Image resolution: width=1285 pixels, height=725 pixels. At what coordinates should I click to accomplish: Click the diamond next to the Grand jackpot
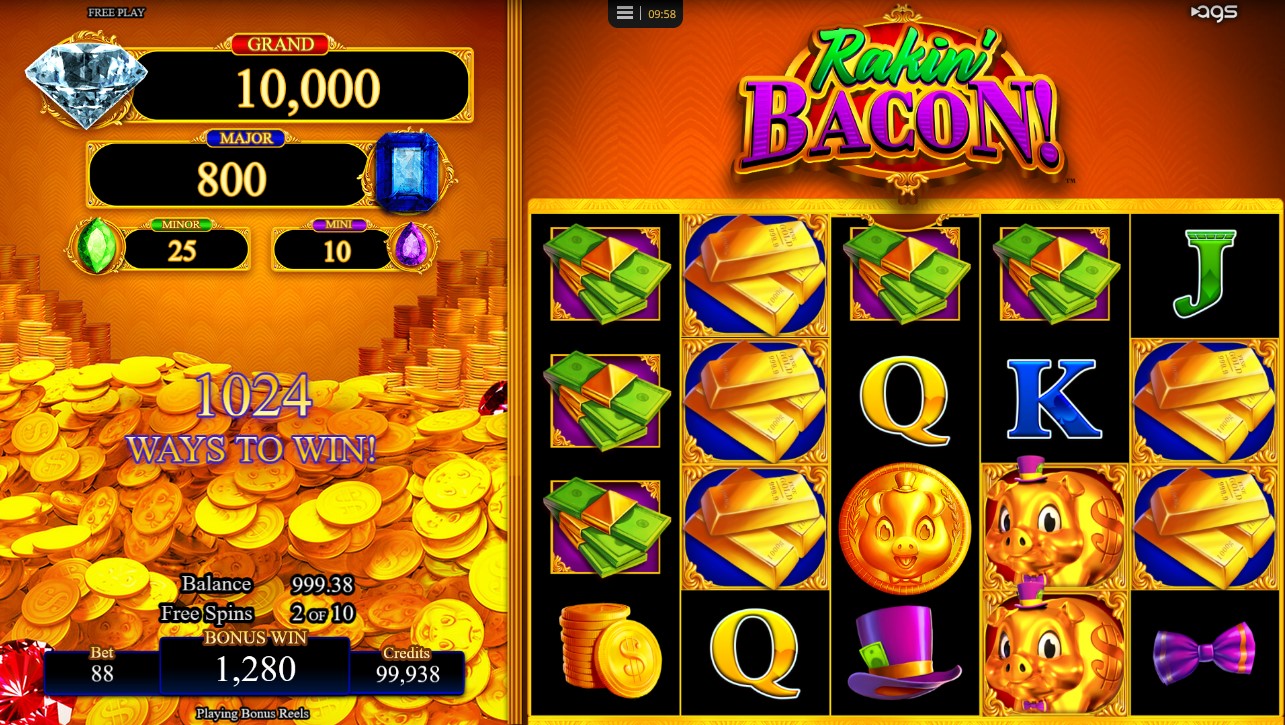[85, 80]
